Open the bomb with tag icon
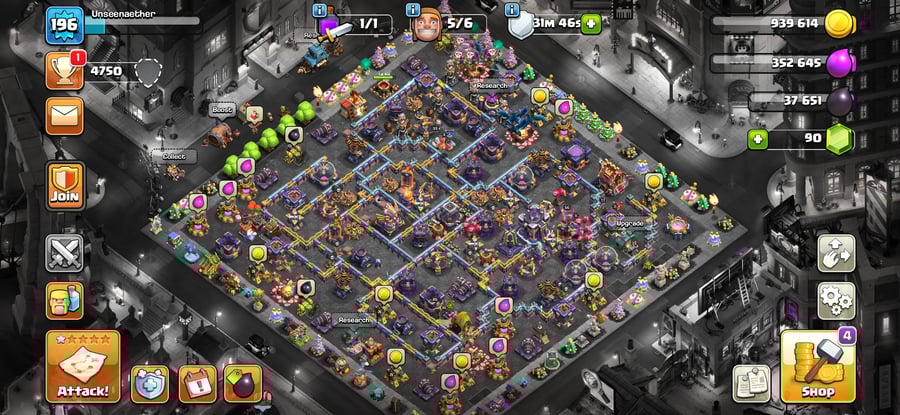 click(243, 382)
